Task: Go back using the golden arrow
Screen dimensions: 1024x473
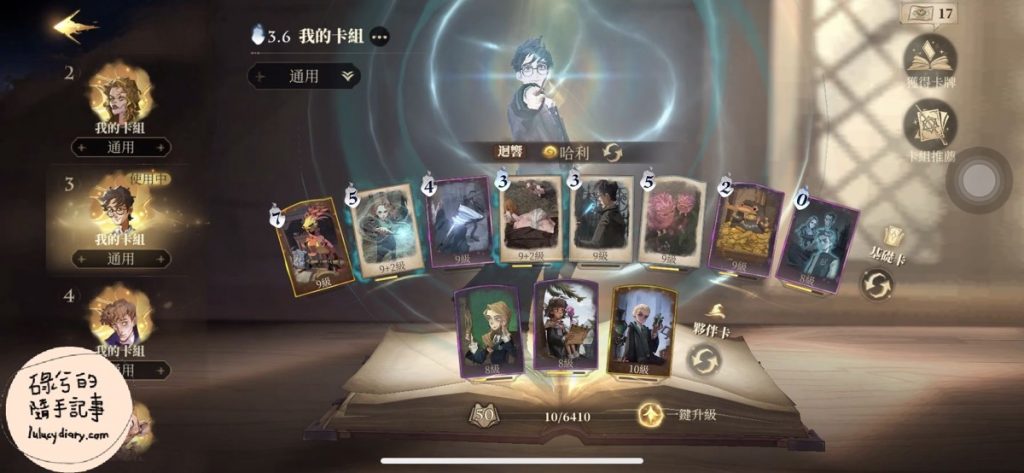Action: coord(74,25)
